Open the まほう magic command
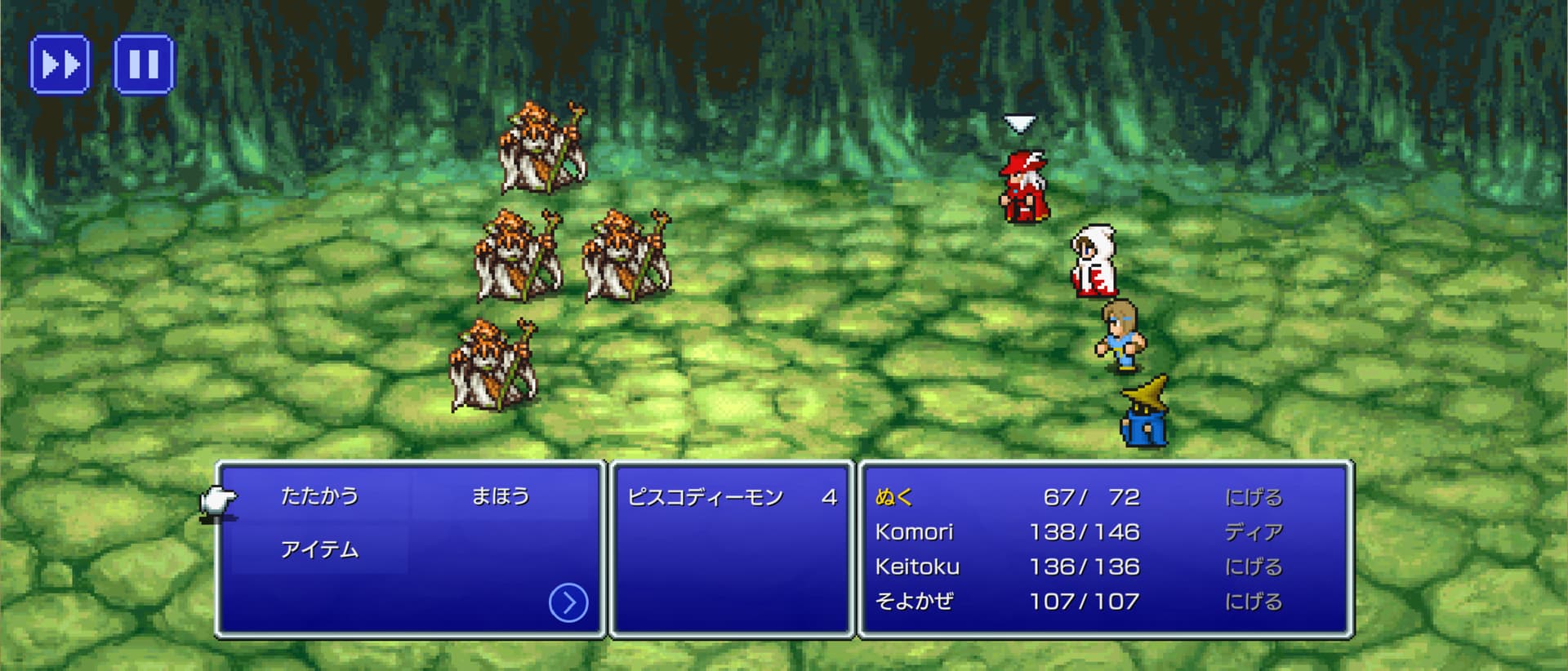This screenshot has height=671, width=1568. pyautogui.click(x=500, y=496)
